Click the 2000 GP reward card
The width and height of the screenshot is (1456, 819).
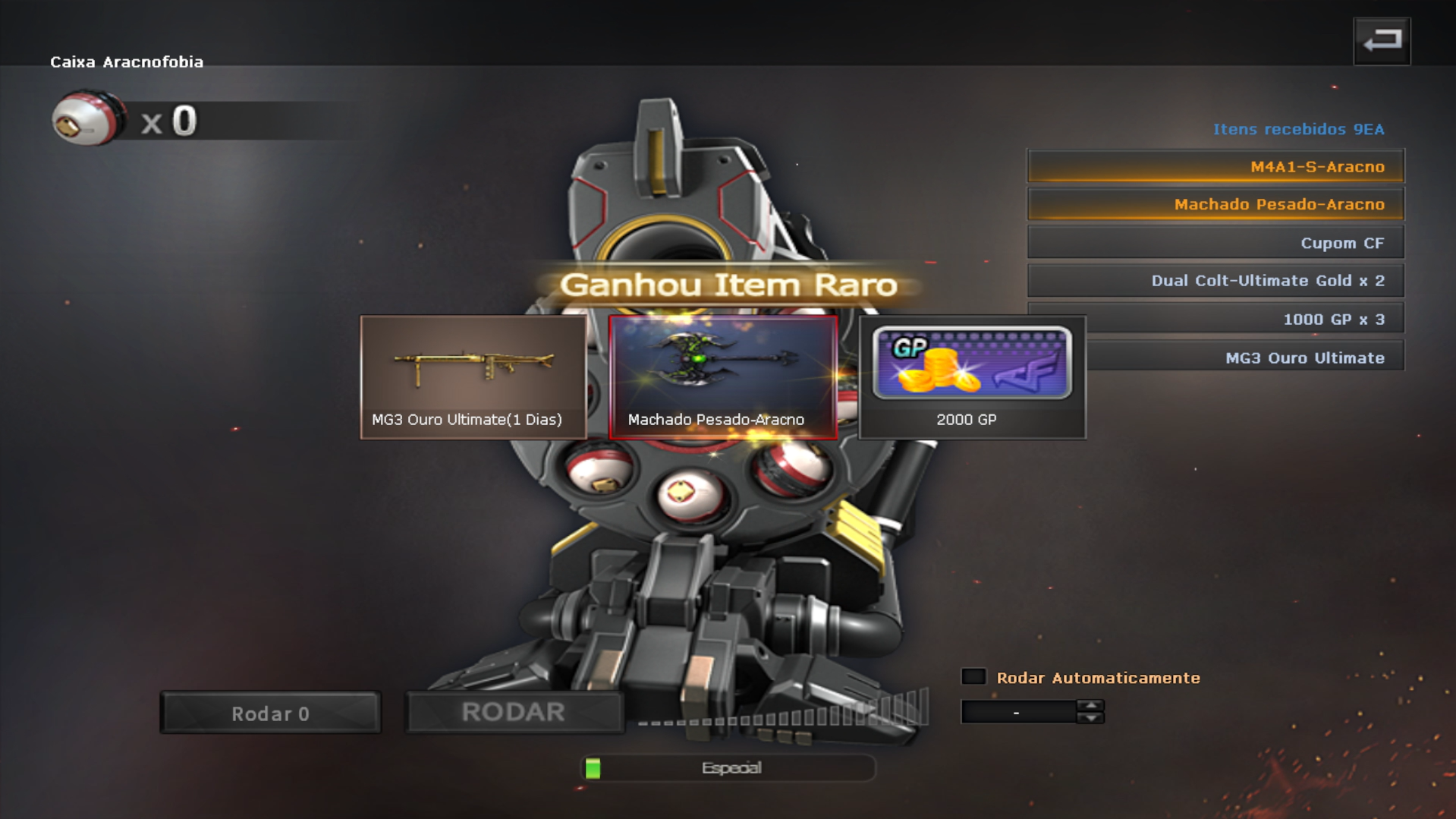(x=972, y=377)
